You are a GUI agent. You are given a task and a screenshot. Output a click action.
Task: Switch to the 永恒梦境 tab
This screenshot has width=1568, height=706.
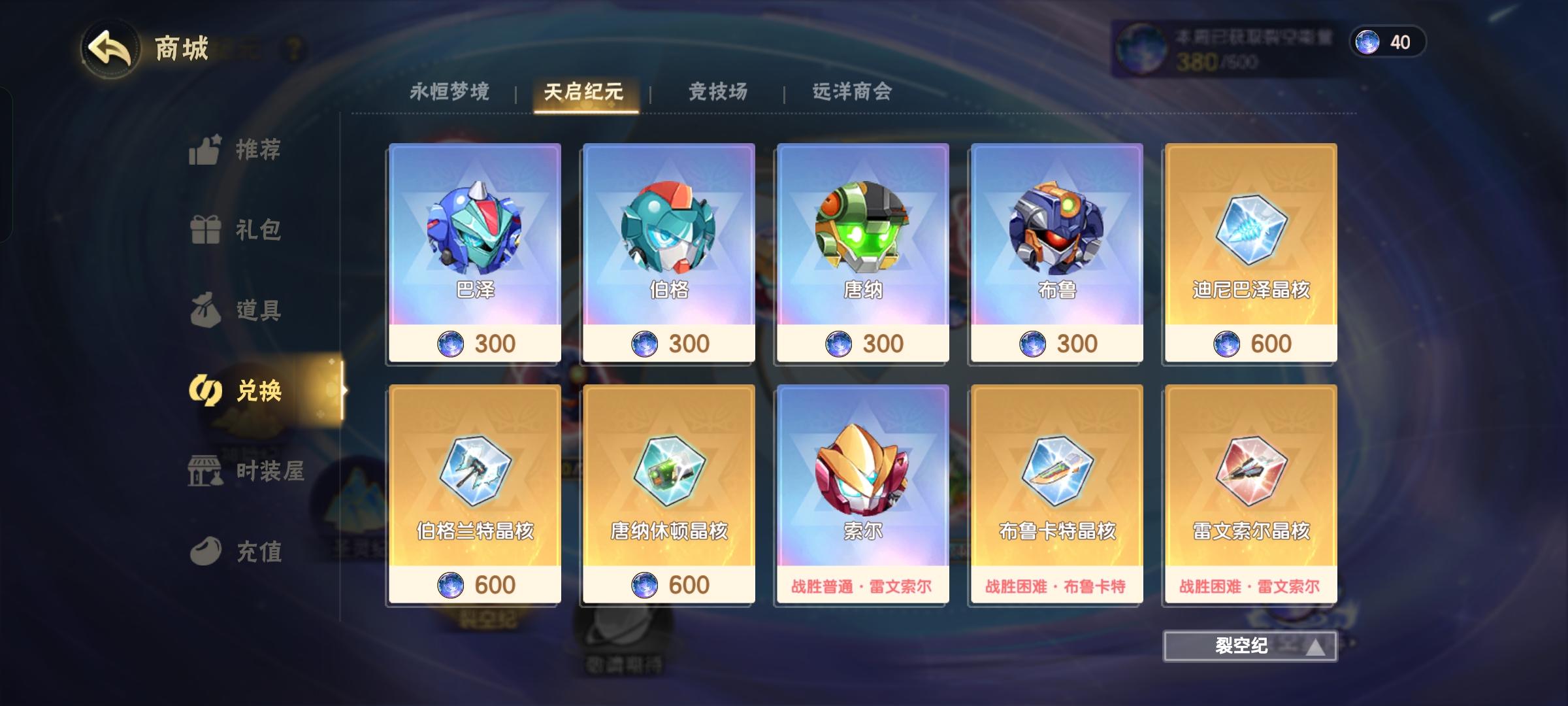(452, 92)
